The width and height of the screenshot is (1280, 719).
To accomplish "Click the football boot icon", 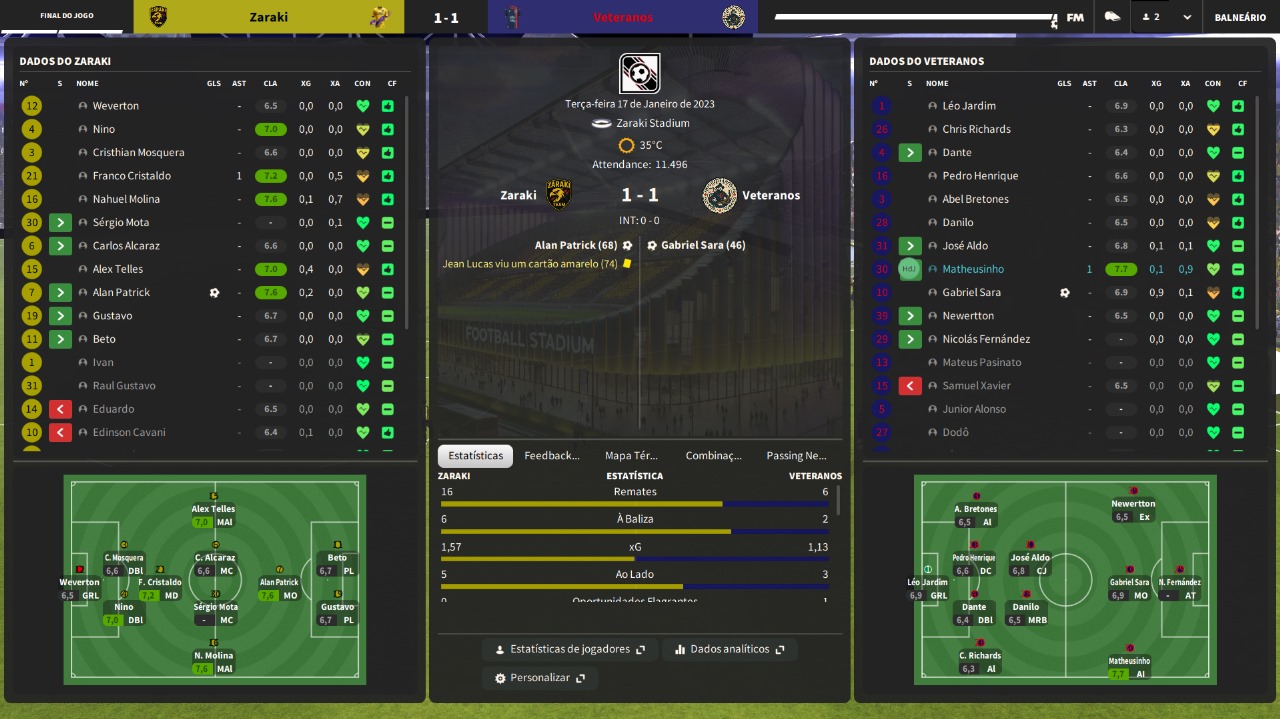I will click(x=1112, y=17).
